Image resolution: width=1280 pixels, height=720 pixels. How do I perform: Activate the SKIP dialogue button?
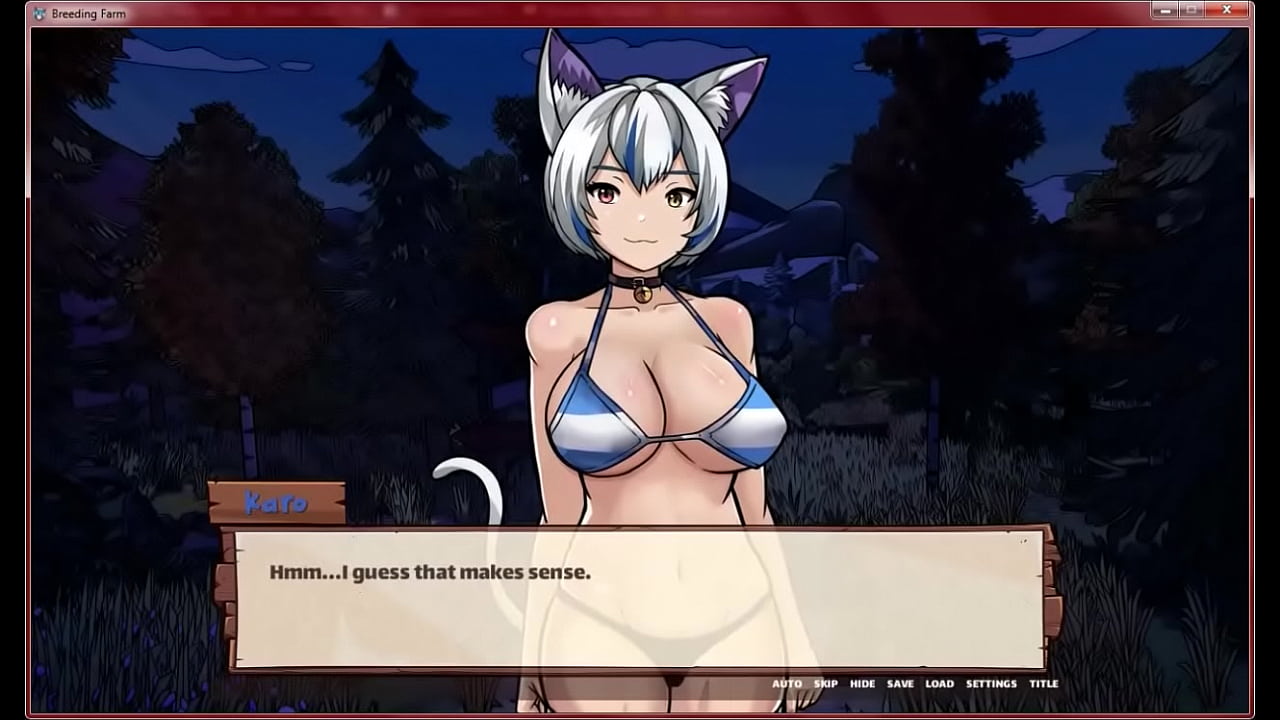pos(826,684)
